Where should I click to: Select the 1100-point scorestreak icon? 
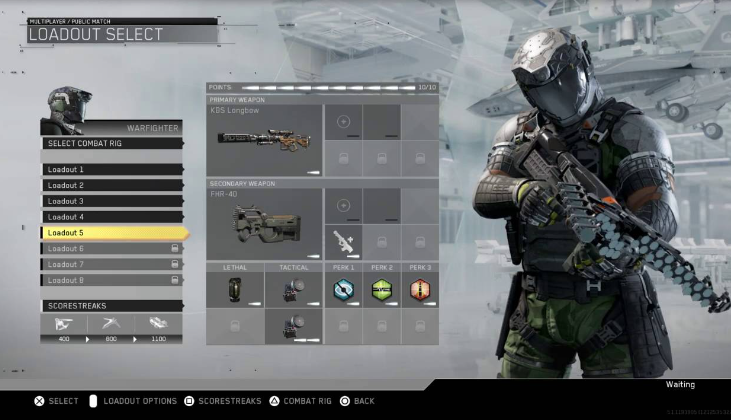coord(159,325)
